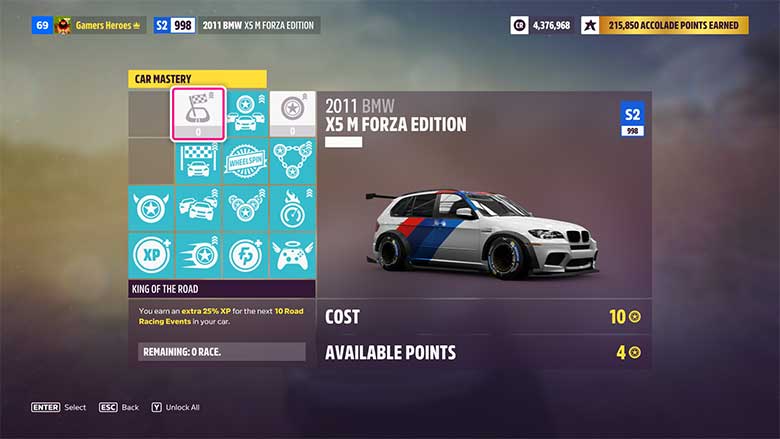Select the winged controller perk tile
Viewport: 780px width, 439px height.
tap(292, 255)
